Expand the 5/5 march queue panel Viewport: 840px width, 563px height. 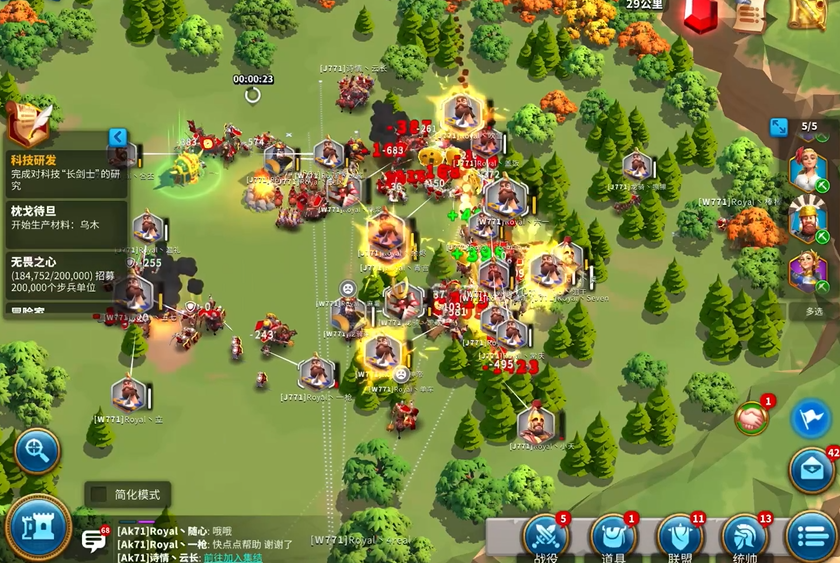click(779, 127)
